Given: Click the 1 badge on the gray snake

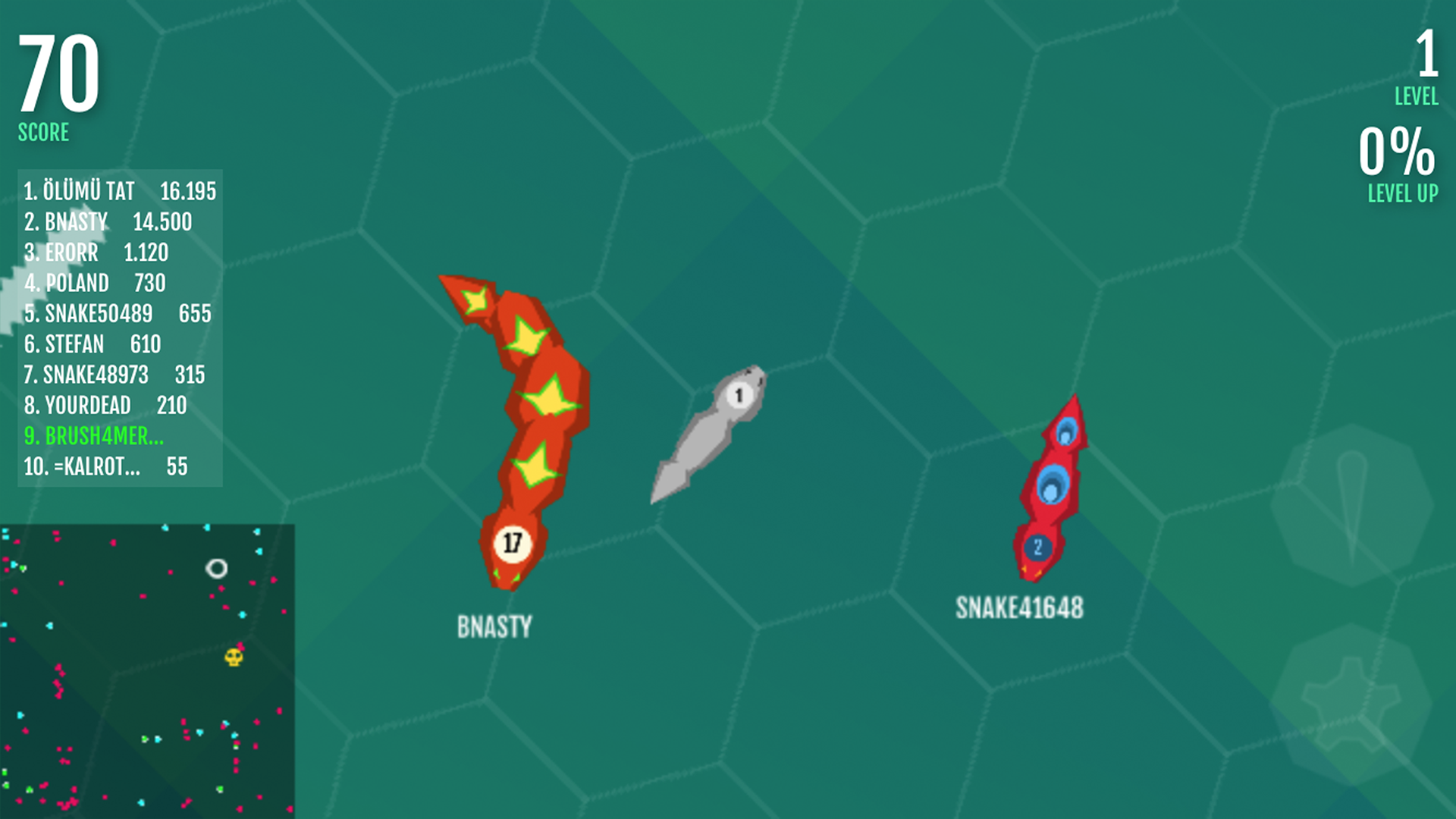Looking at the screenshot, I should pos(739,394).
